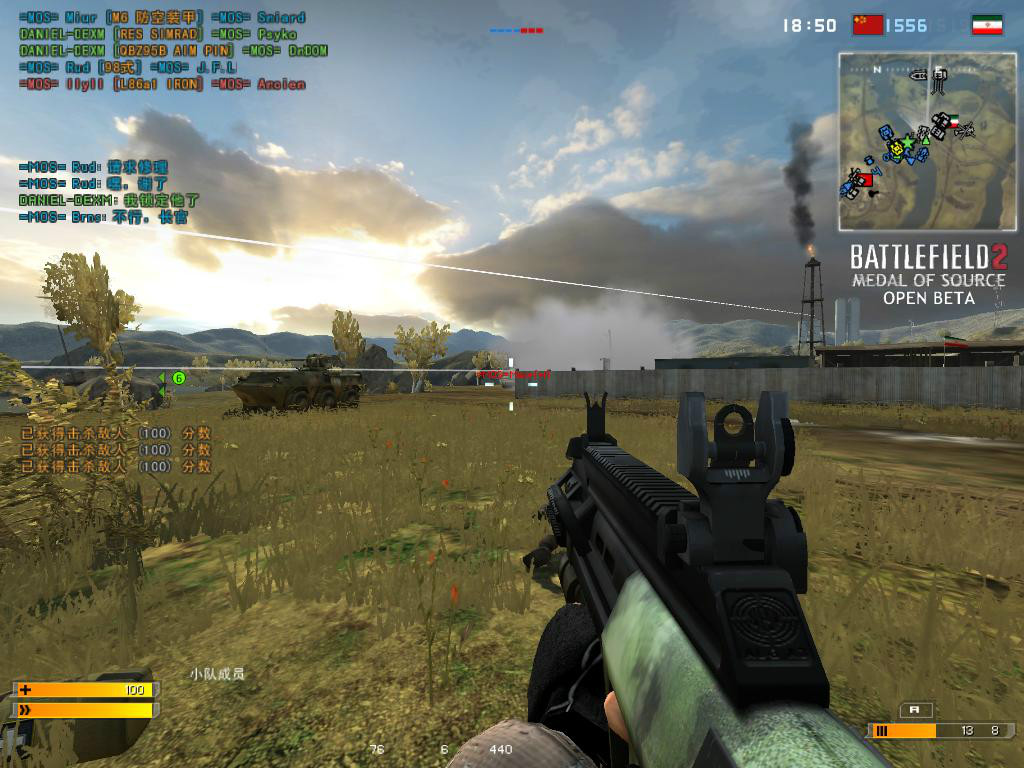Select the China team flag icon
The width and height of the screenshot is (1024, 768).
tap(868, 25)
